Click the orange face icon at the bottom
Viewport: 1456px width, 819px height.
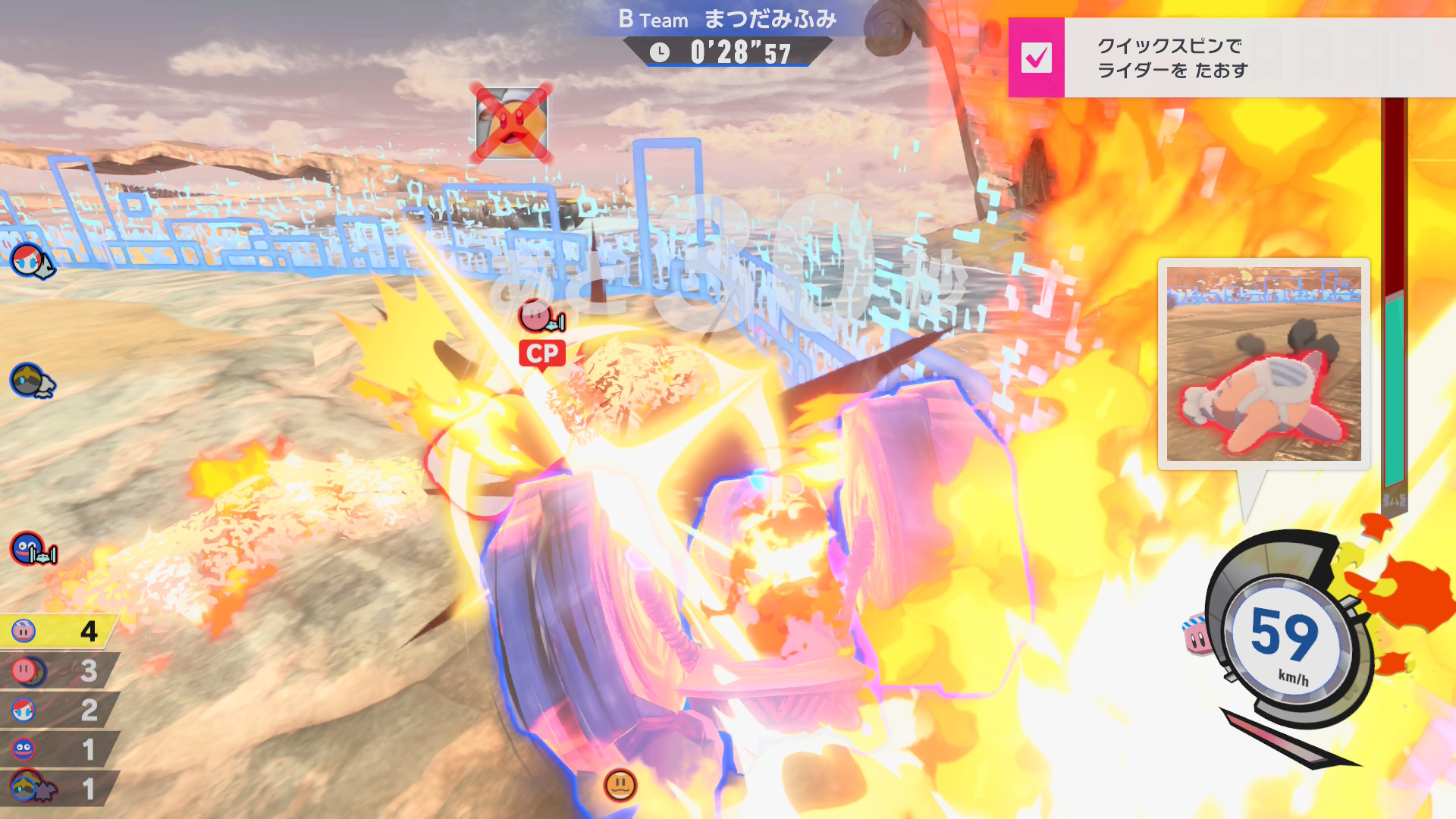click(x=620, y=785)
